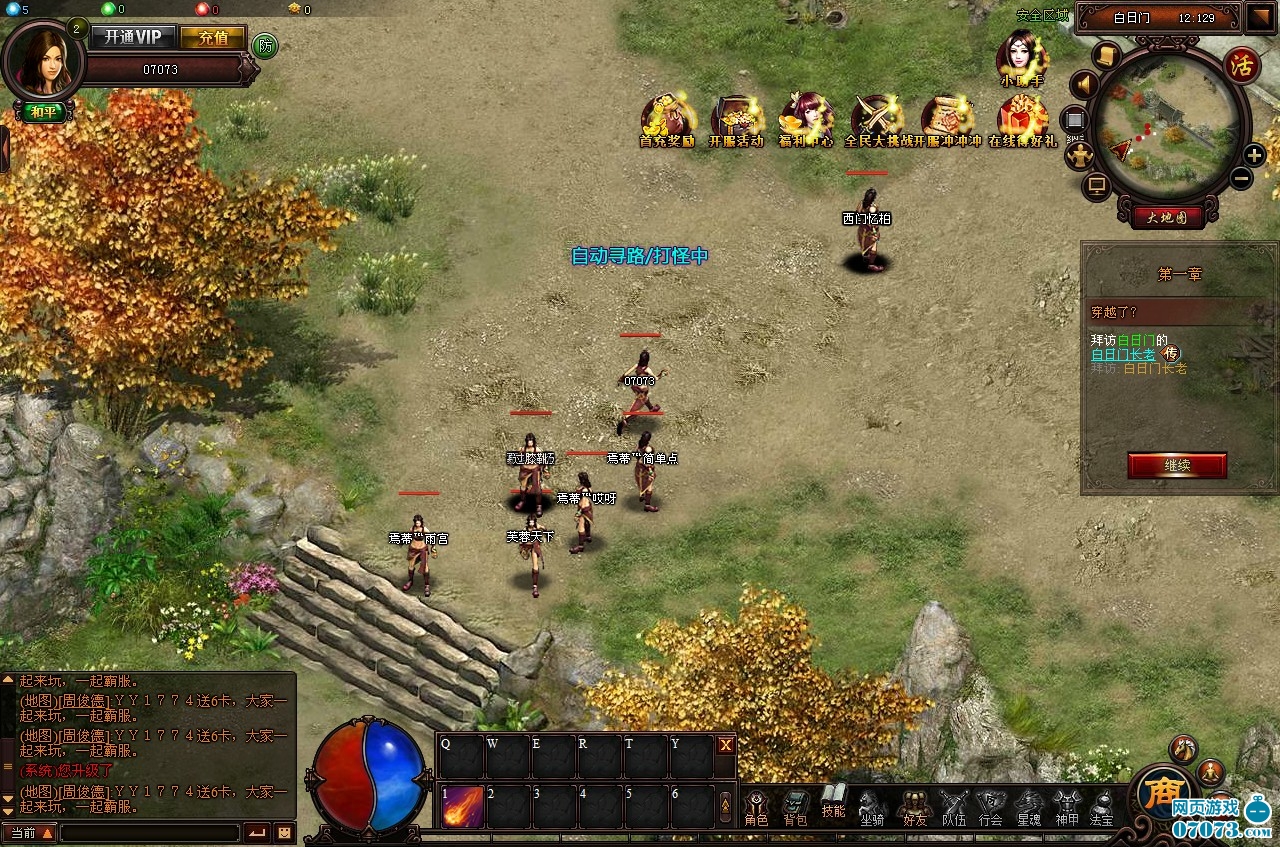Close the skill bar with X

[x=726, y=744]
